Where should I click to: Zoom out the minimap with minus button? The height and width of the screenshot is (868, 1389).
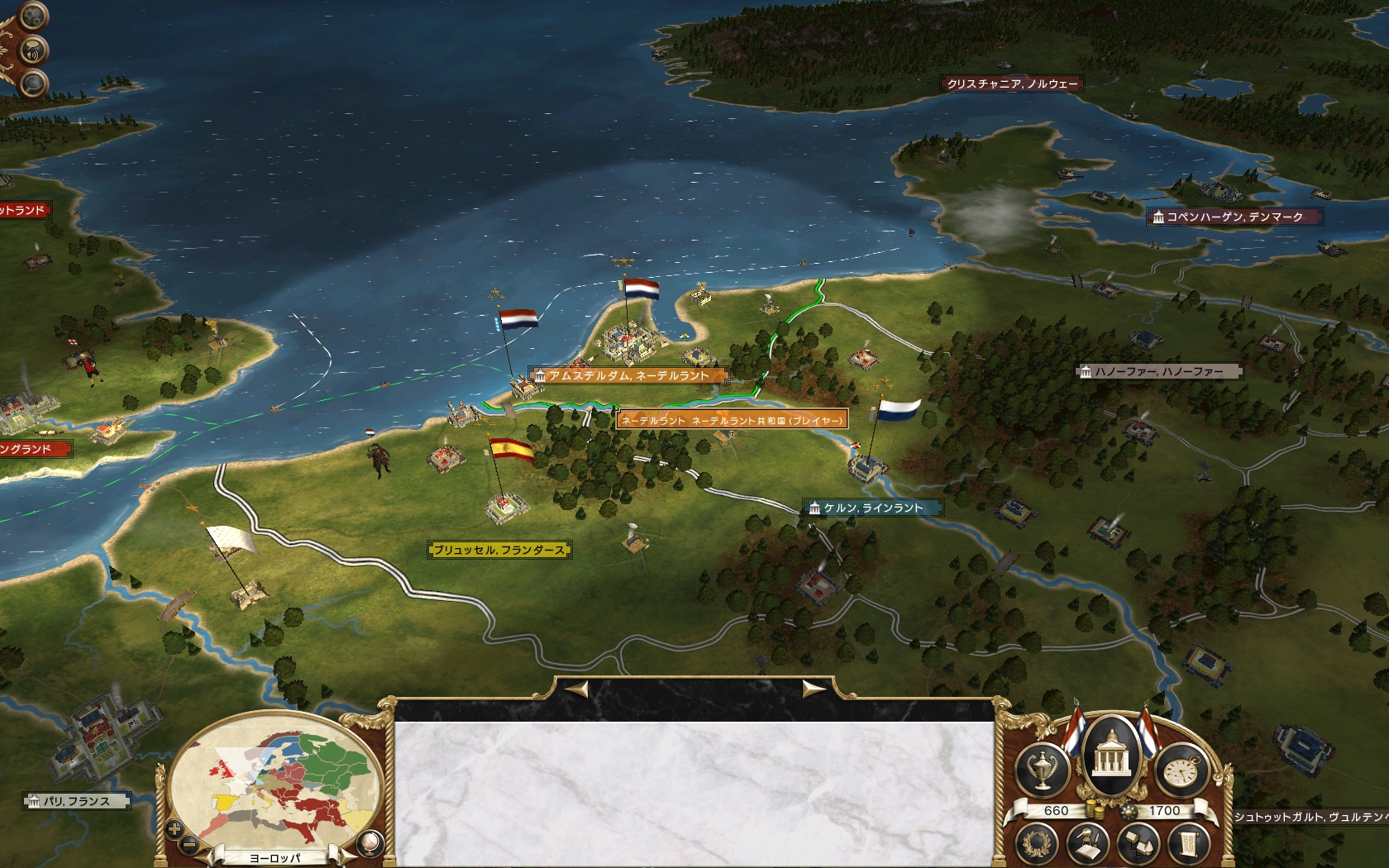pyautogui.click(x=189, y=844)
